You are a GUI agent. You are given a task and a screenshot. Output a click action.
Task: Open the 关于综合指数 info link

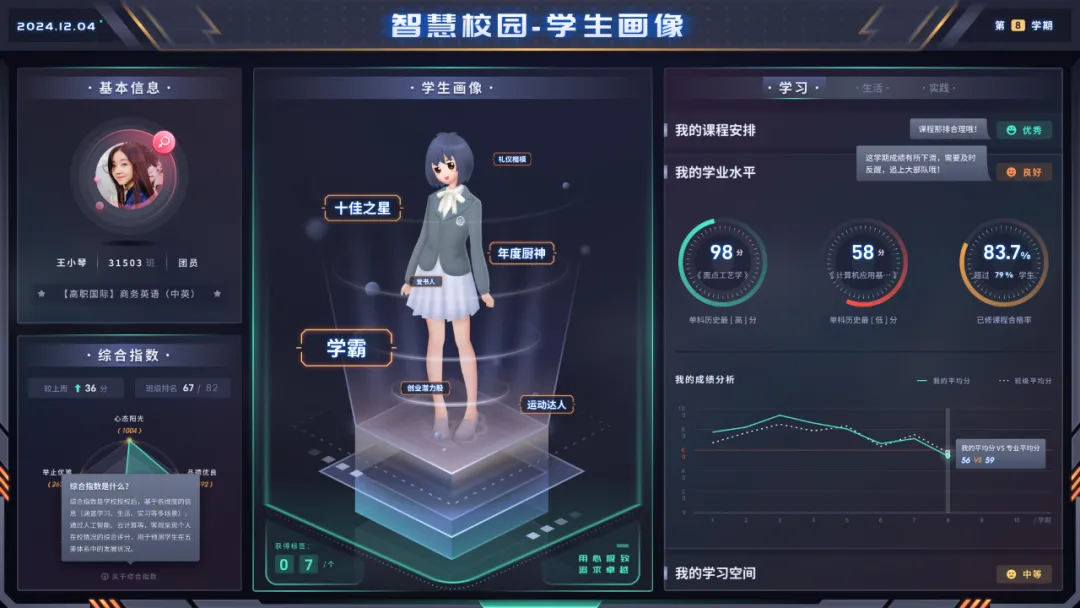click(x=129, y=576)
